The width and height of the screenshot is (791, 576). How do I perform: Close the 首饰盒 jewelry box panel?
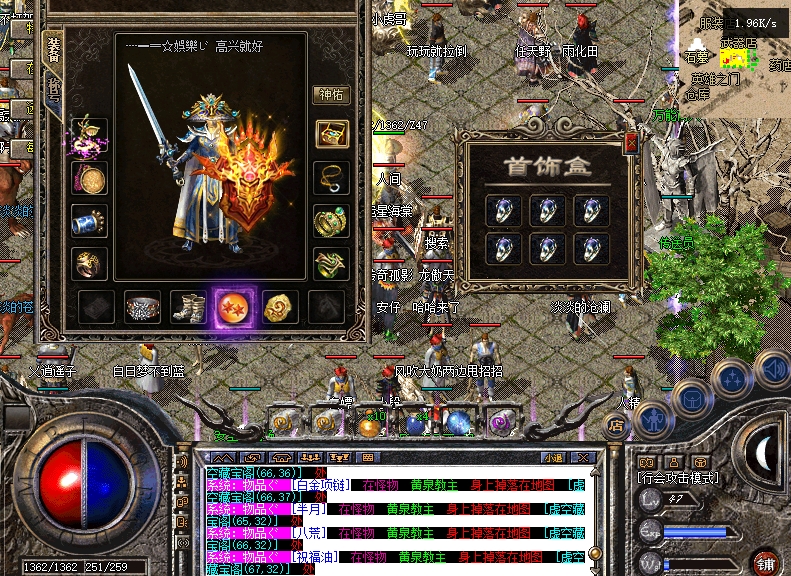click(x=631, y=143)
